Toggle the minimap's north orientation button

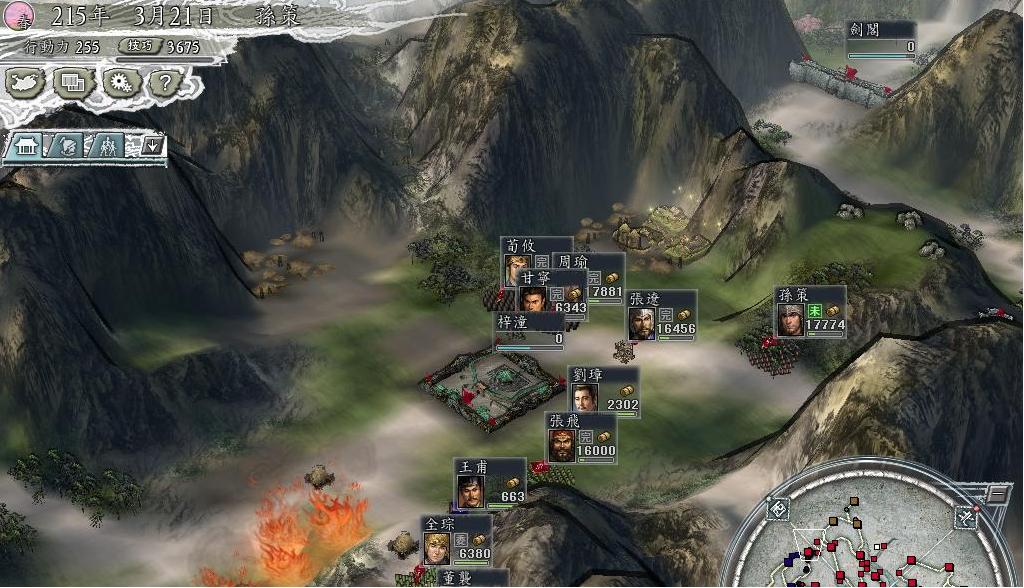(x=967, y=516)
